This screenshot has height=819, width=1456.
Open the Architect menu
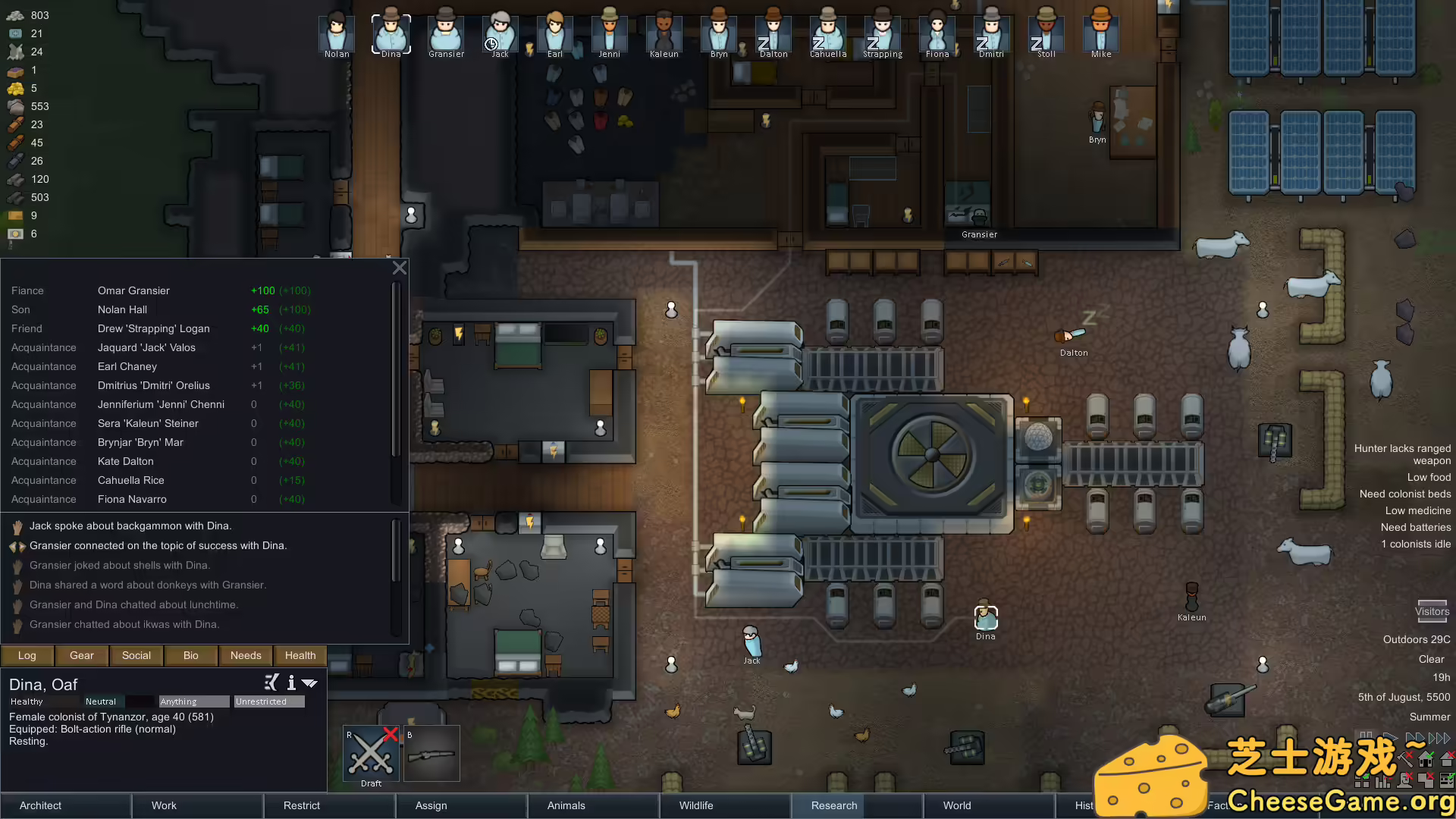[x=40, y=805]
